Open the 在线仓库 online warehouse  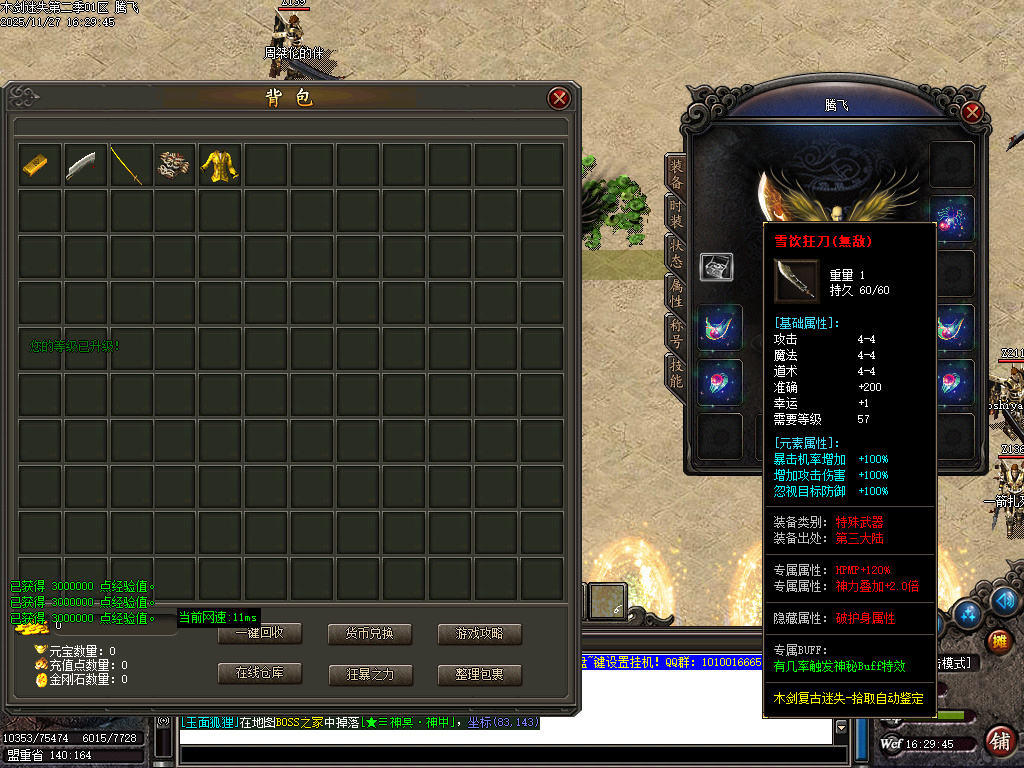259,674
